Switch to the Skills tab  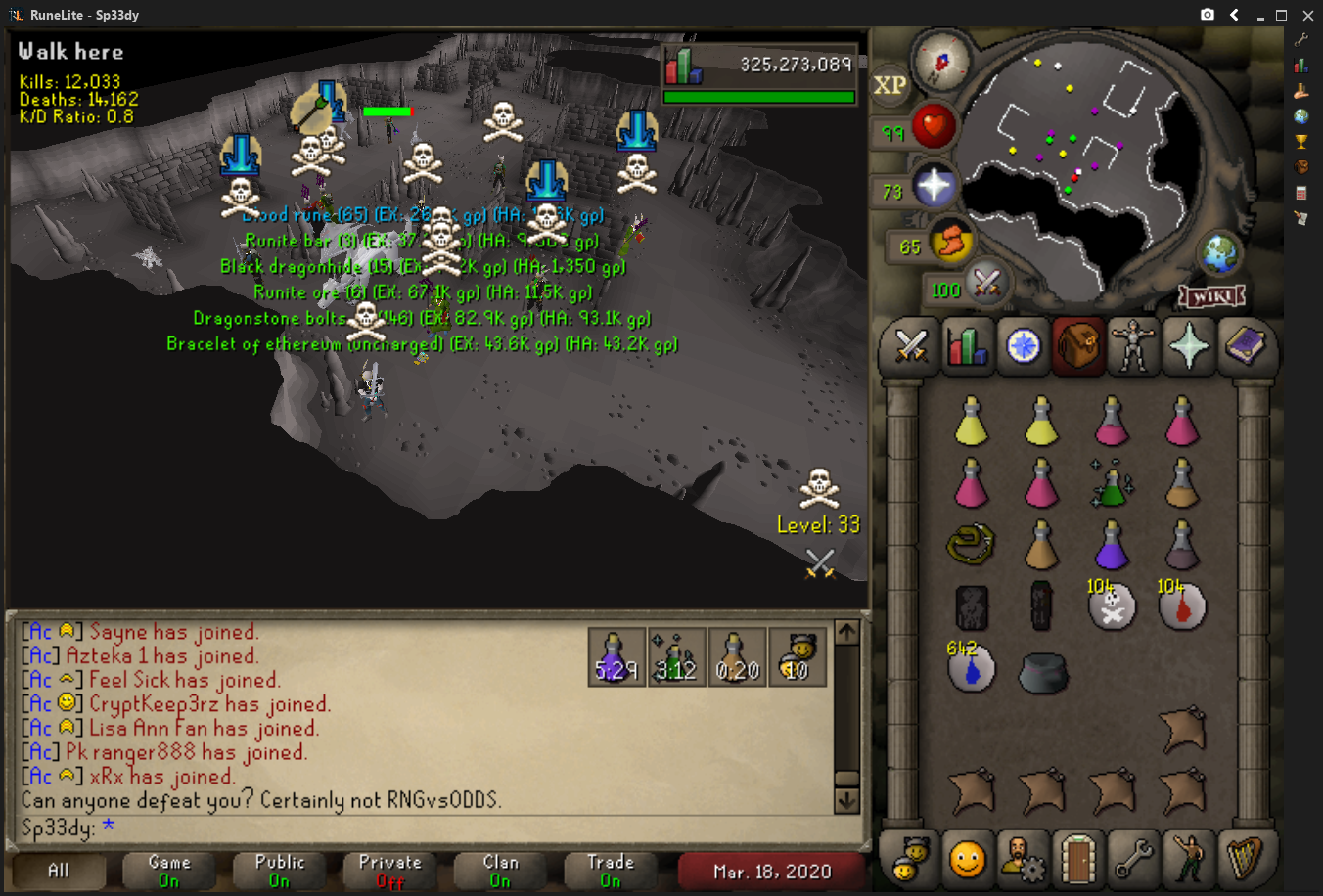pos(966,346)
